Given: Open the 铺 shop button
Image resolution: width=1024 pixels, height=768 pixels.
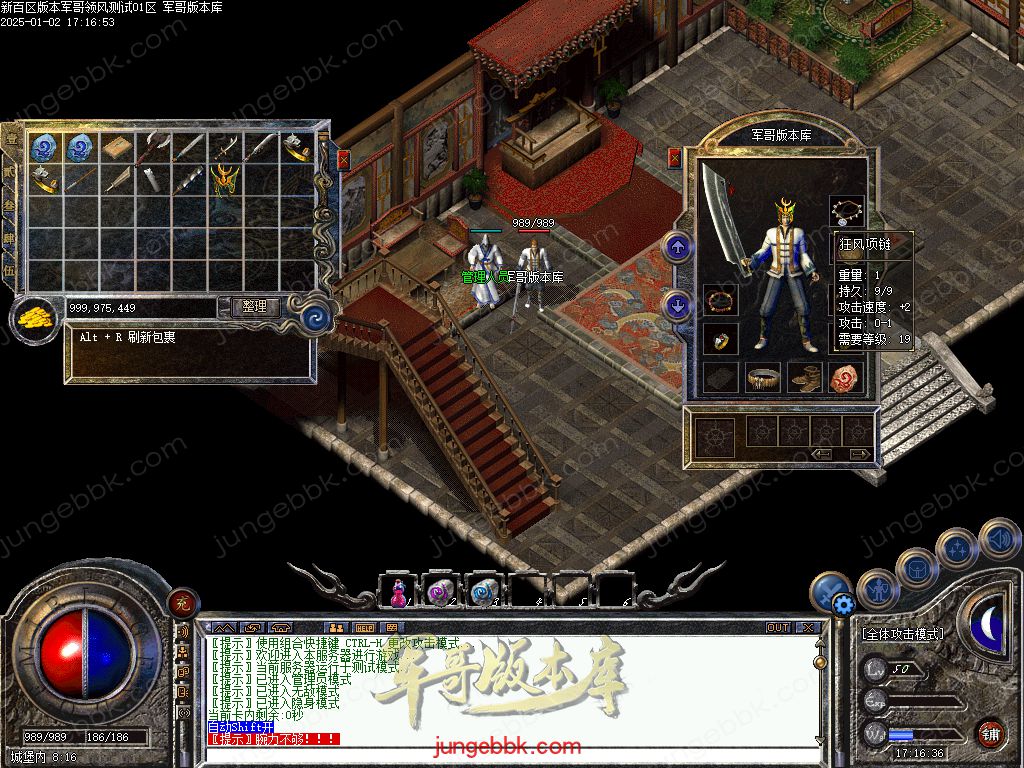Looking at the screenshot, I should pyautogui.click(x=990, y=732).
